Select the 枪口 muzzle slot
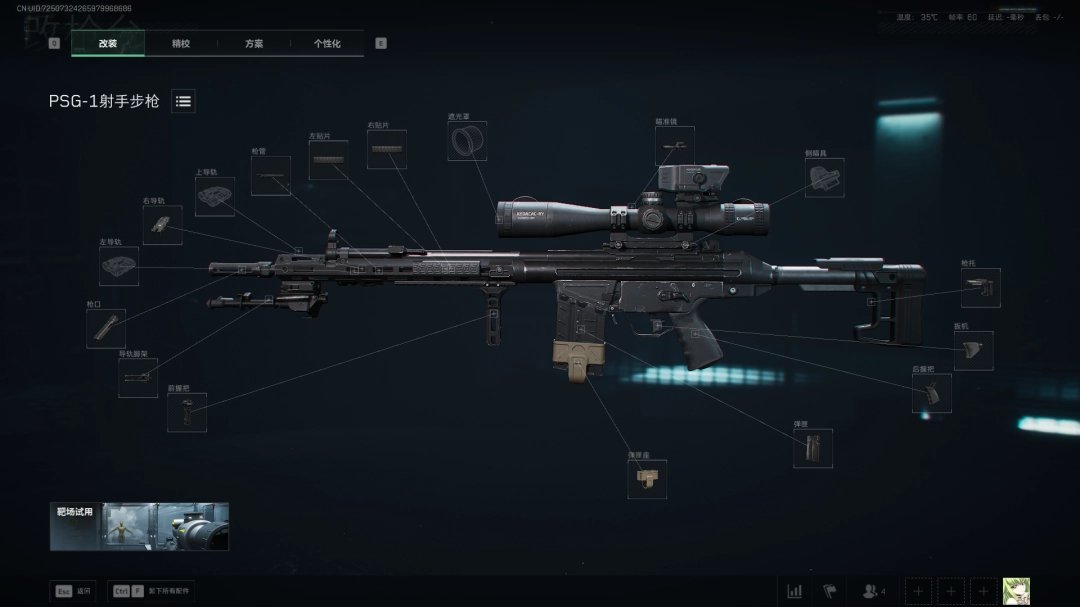This screenshot has width=1080, height=607. point(105,328)
